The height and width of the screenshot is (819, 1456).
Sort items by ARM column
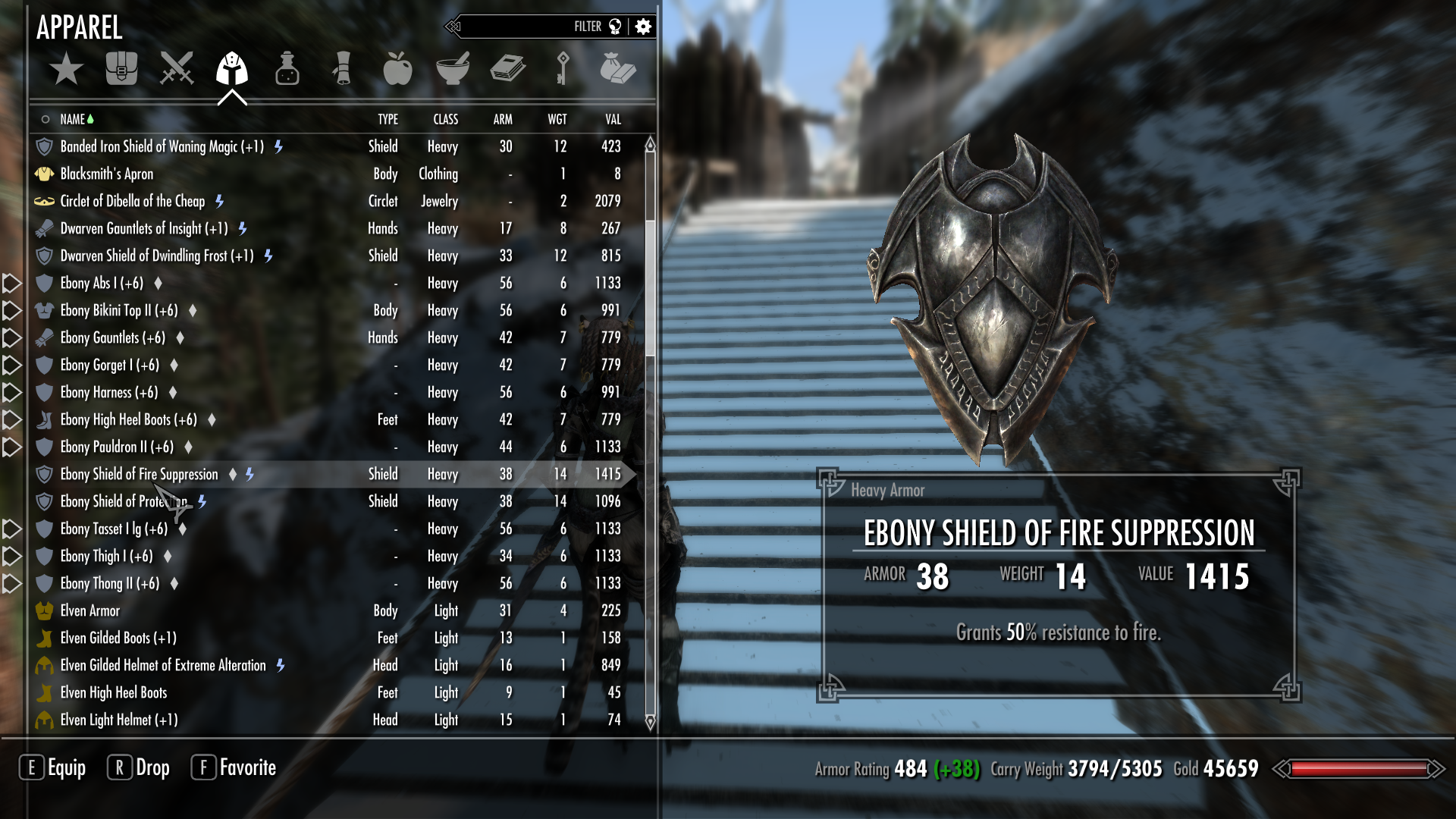(x=503, y=119)
